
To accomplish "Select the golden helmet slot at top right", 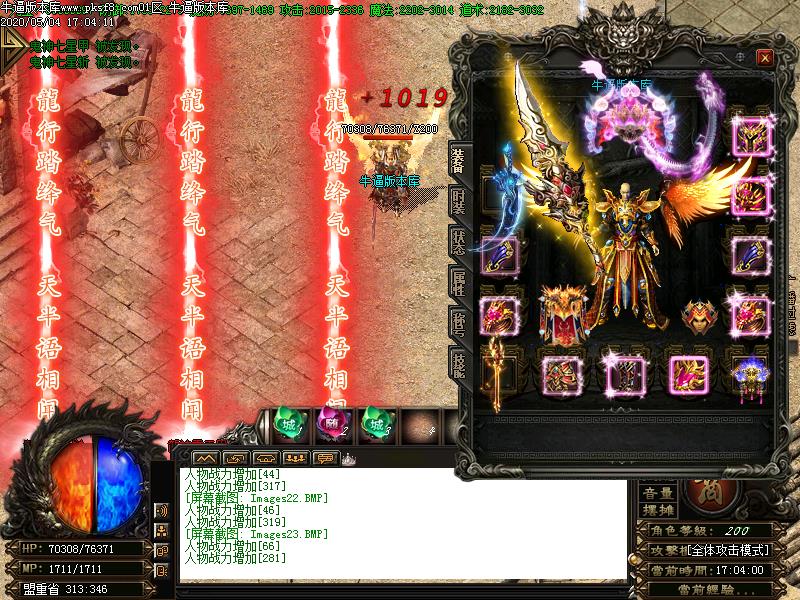I will click(749, 137).
